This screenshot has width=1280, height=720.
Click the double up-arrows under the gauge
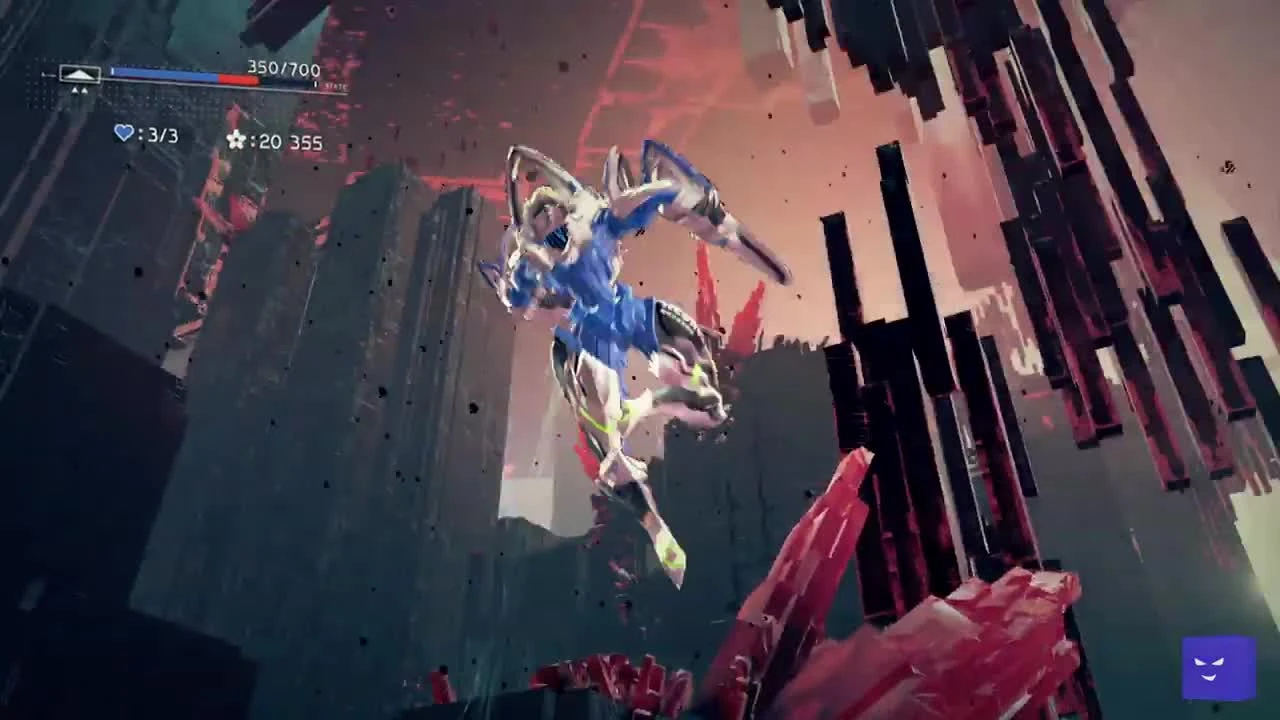click(x=80, y=89)
